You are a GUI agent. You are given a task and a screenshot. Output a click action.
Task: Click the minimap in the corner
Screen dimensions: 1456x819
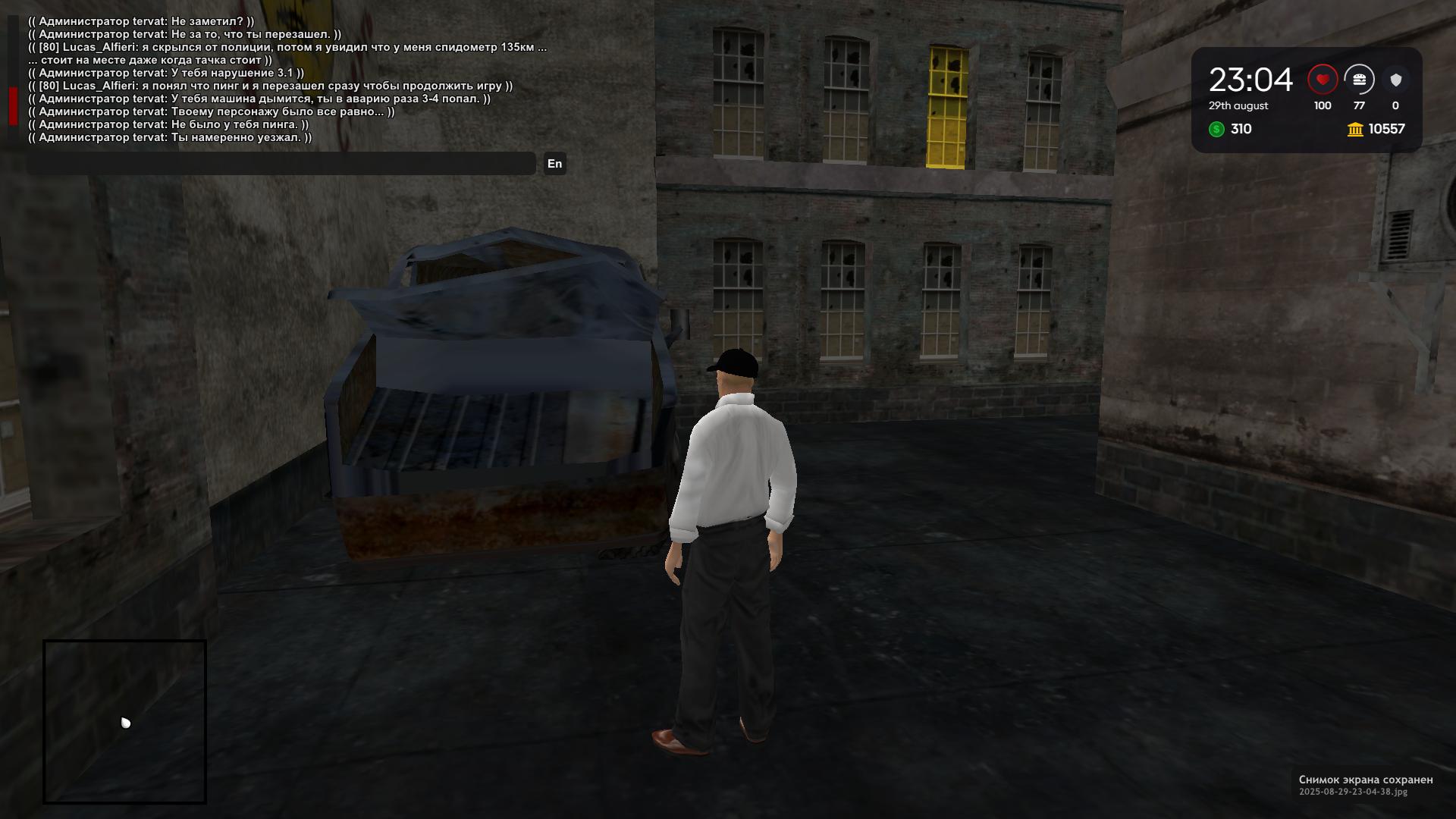(x=125, y=722)
